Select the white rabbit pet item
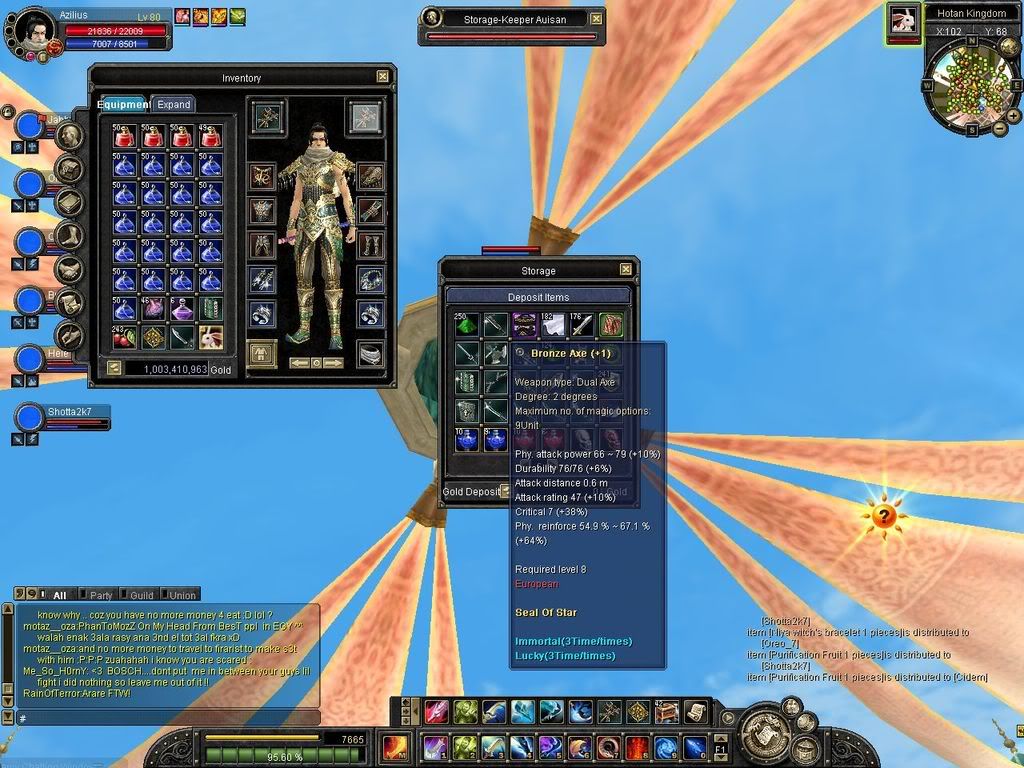Viewport: 1024px width, 768px height. click(x=211, y=337)
